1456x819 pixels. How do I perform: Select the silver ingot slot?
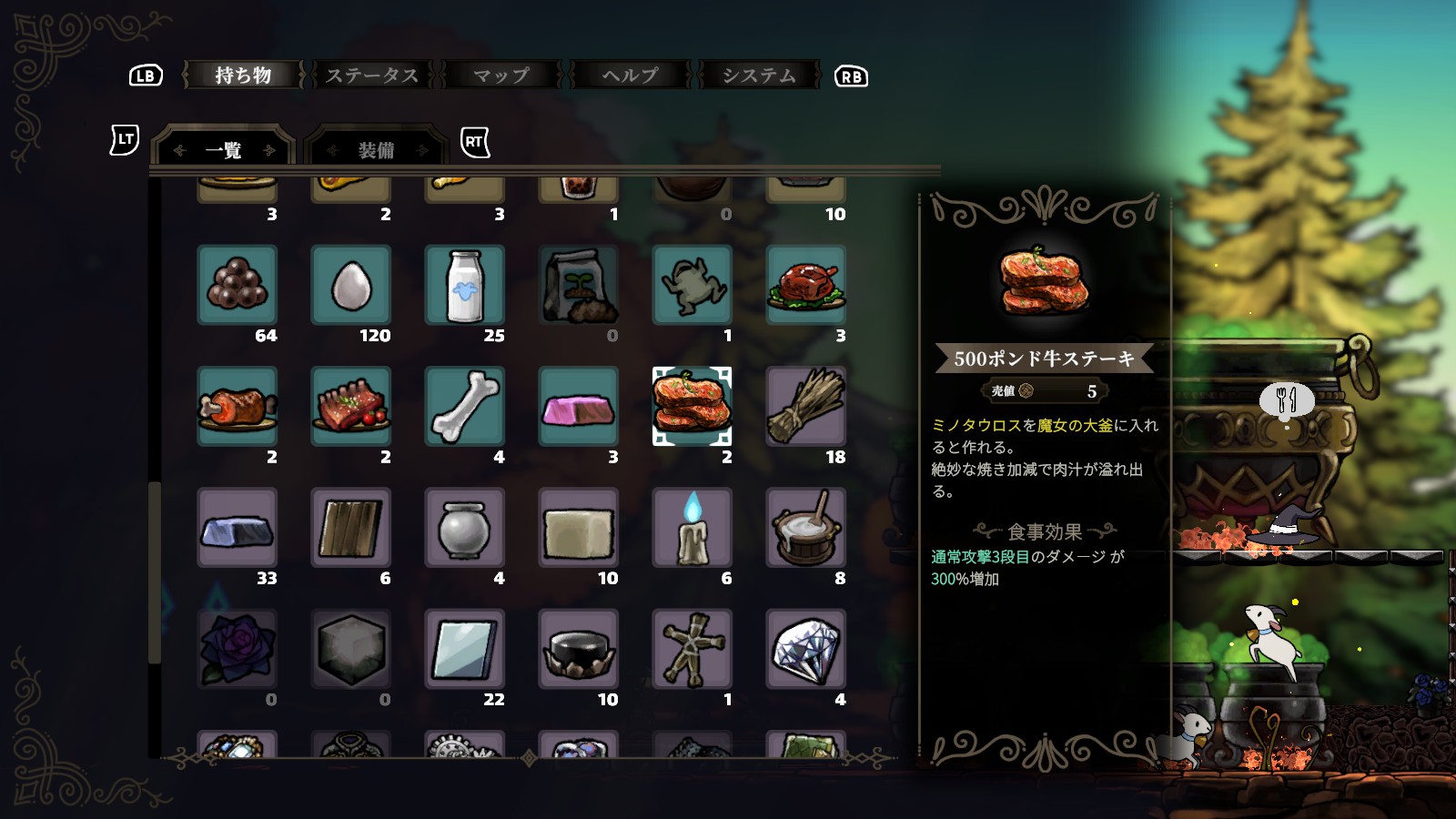coord(238,528)
